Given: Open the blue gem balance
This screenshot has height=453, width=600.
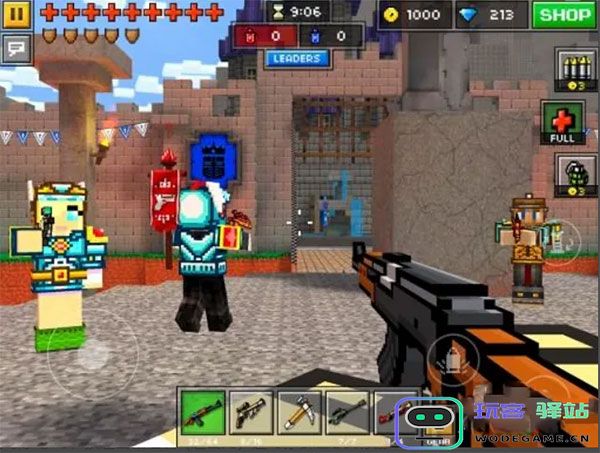Looking at the screenshot, I should pyautogui.click(x=489, y=15).
